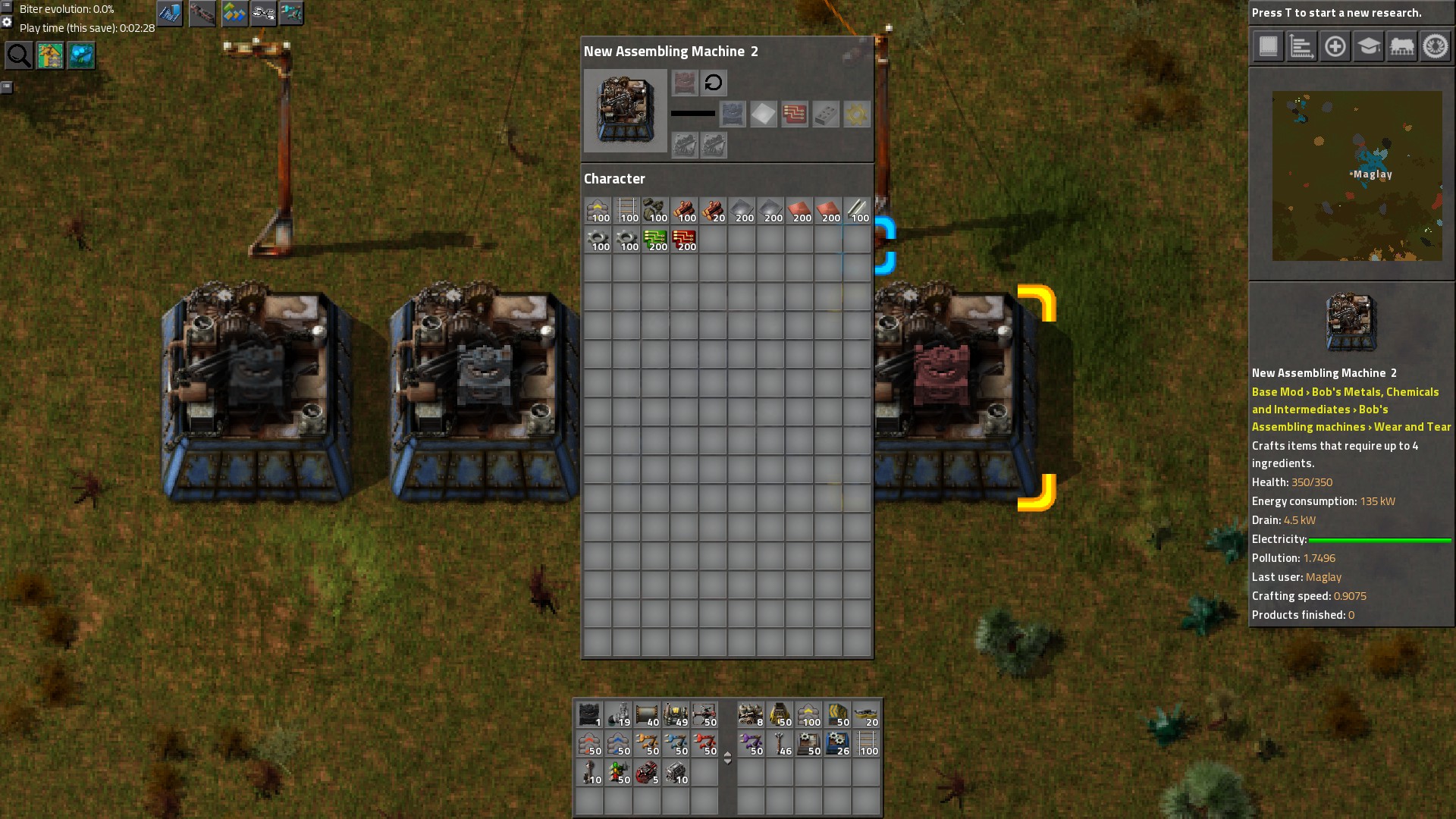Choose the stone brick slot in machine panel
1456x819 pixels.
click(825, 115)
